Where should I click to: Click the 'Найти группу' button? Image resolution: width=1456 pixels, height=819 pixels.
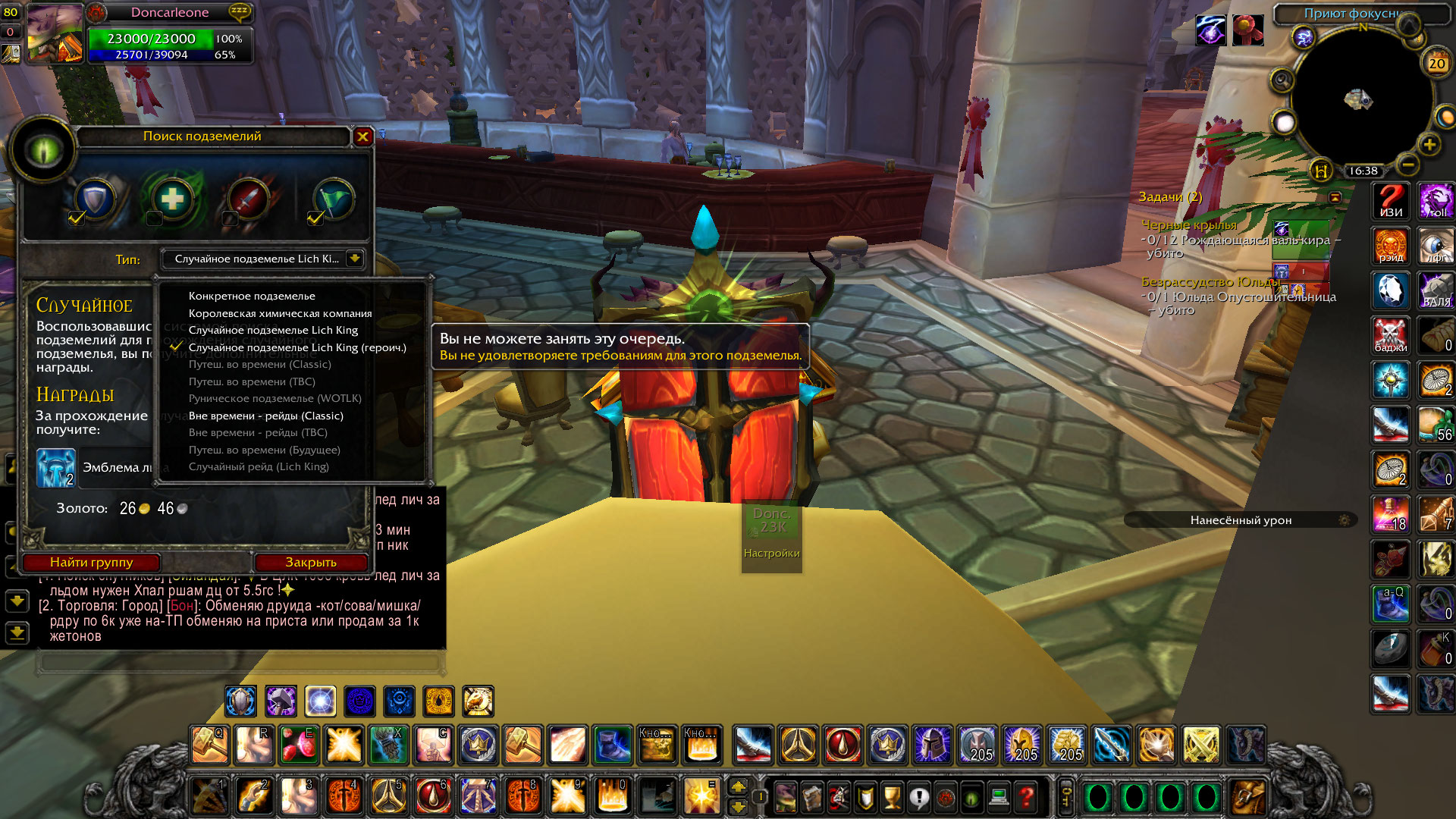pos(91,562)
